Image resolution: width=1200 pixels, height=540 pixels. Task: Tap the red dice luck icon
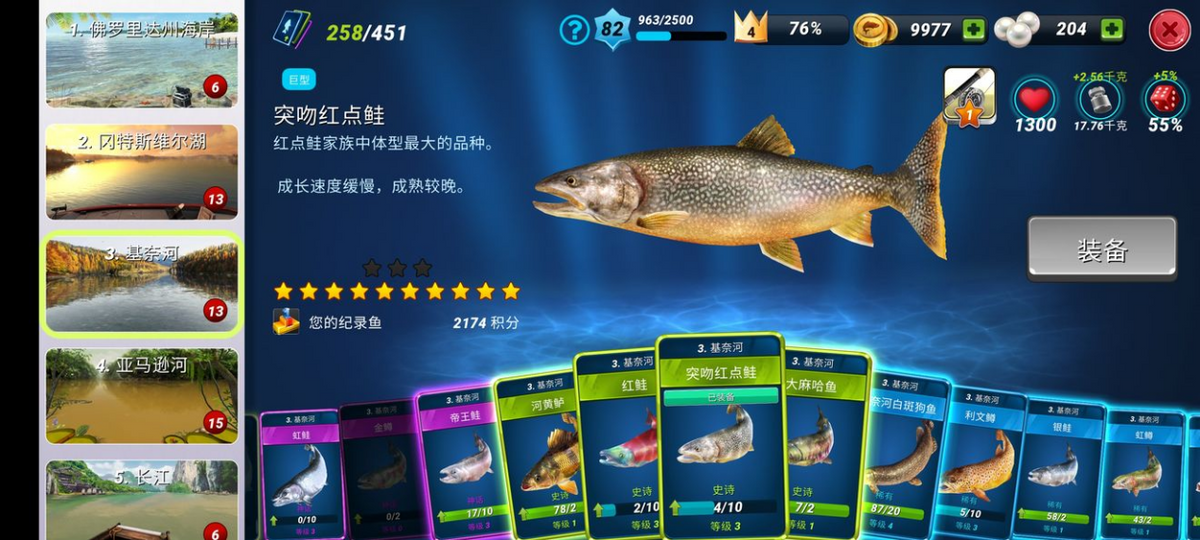pyautogui.click(x=1165, y=100)
